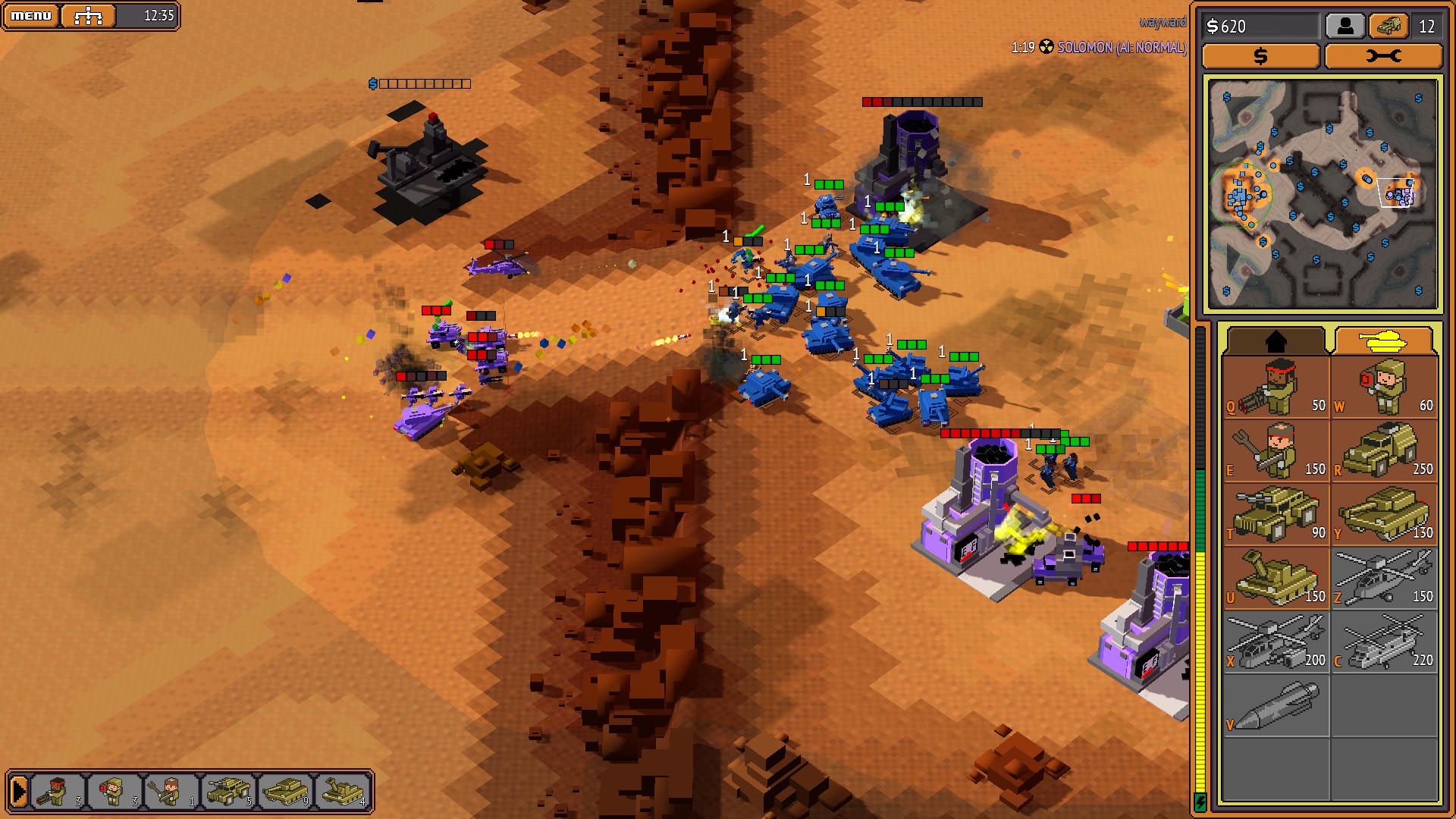1456x819 pixels.
Task: Switch to the yellow tank units tab
Action: [x=1383, y=340]
